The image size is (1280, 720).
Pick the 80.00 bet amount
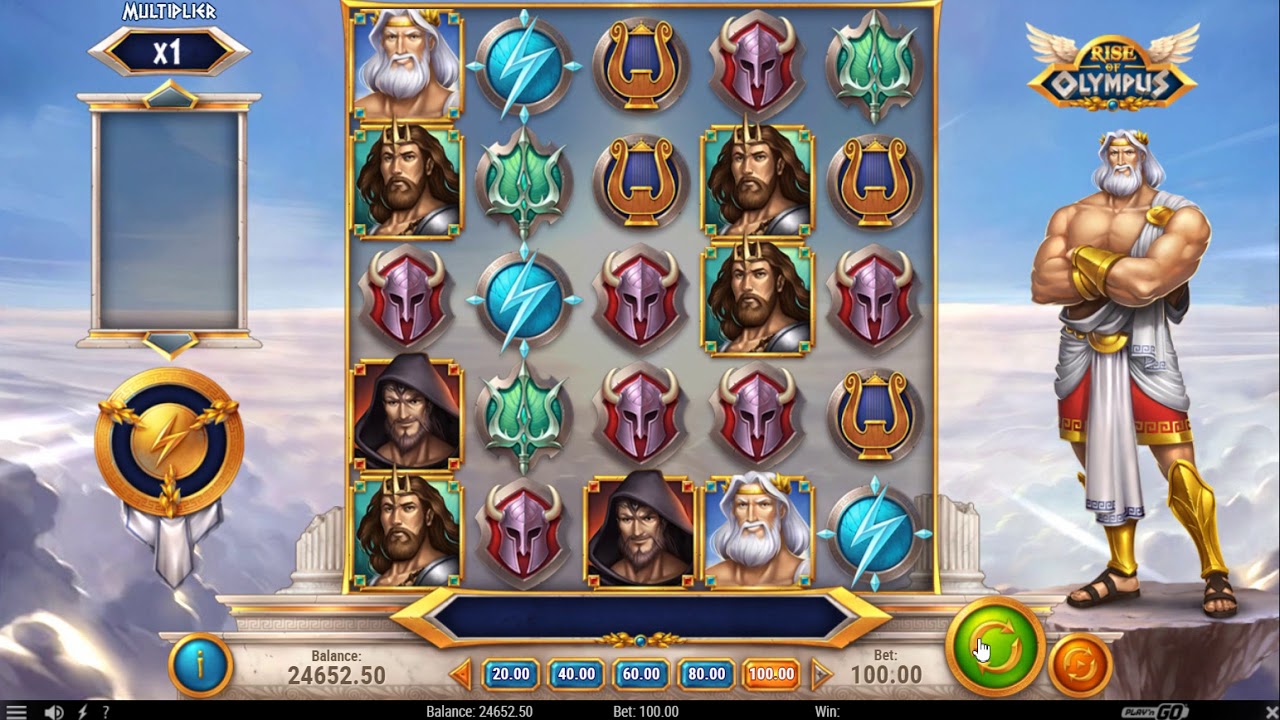(706, 674)
